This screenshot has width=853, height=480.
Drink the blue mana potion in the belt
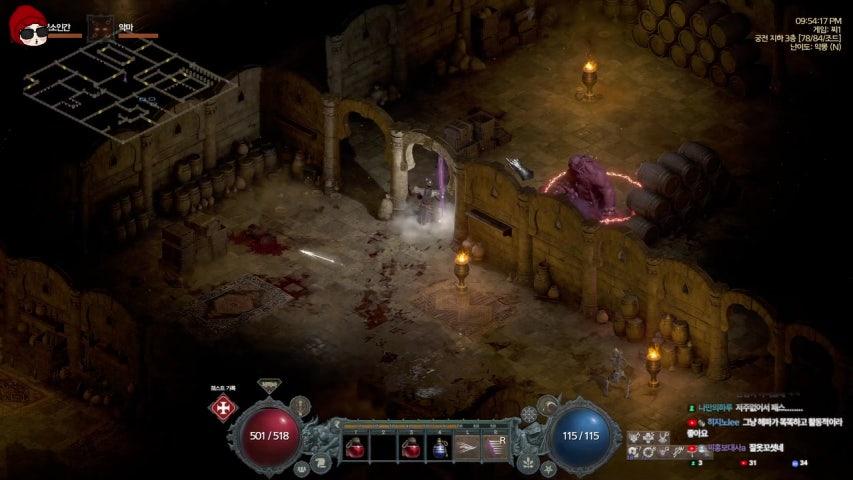(x=438, y=448)
